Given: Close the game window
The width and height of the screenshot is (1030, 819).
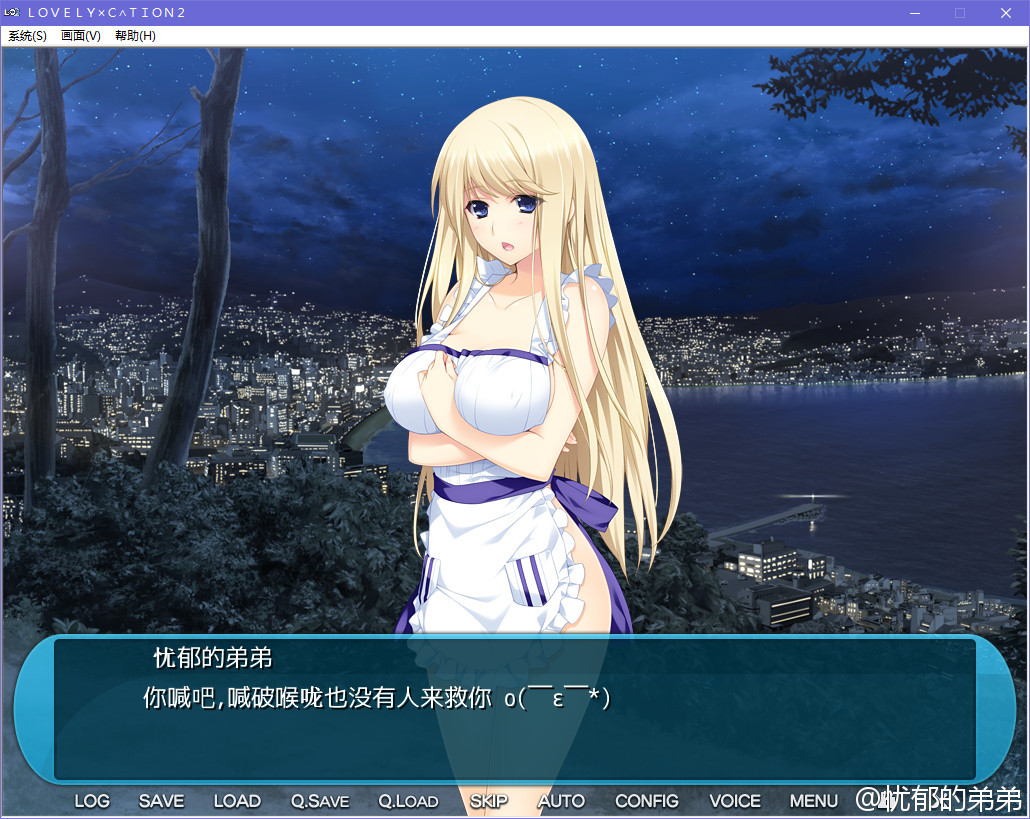Looking at the screenshot, I should (1006, 13).
